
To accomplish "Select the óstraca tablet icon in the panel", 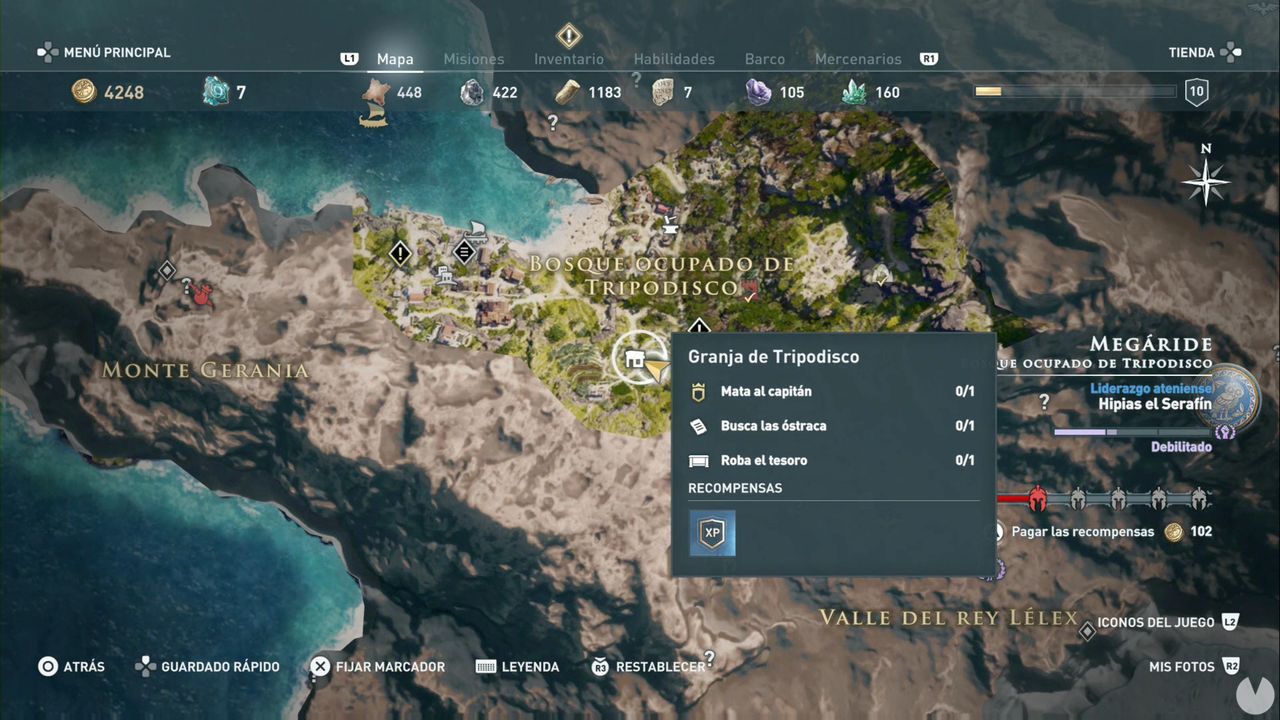I will 700,425.
